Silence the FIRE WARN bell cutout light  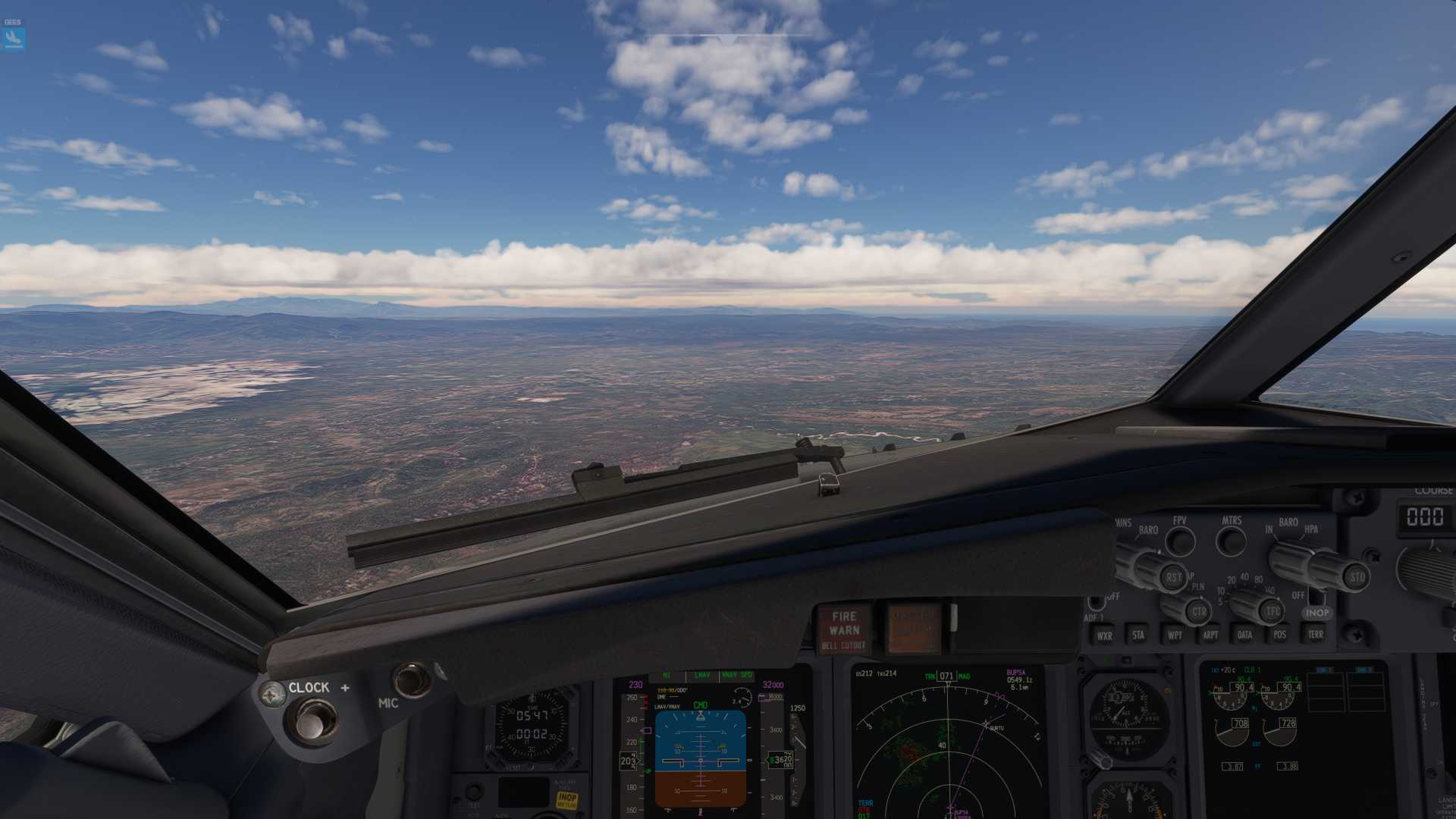844,629
